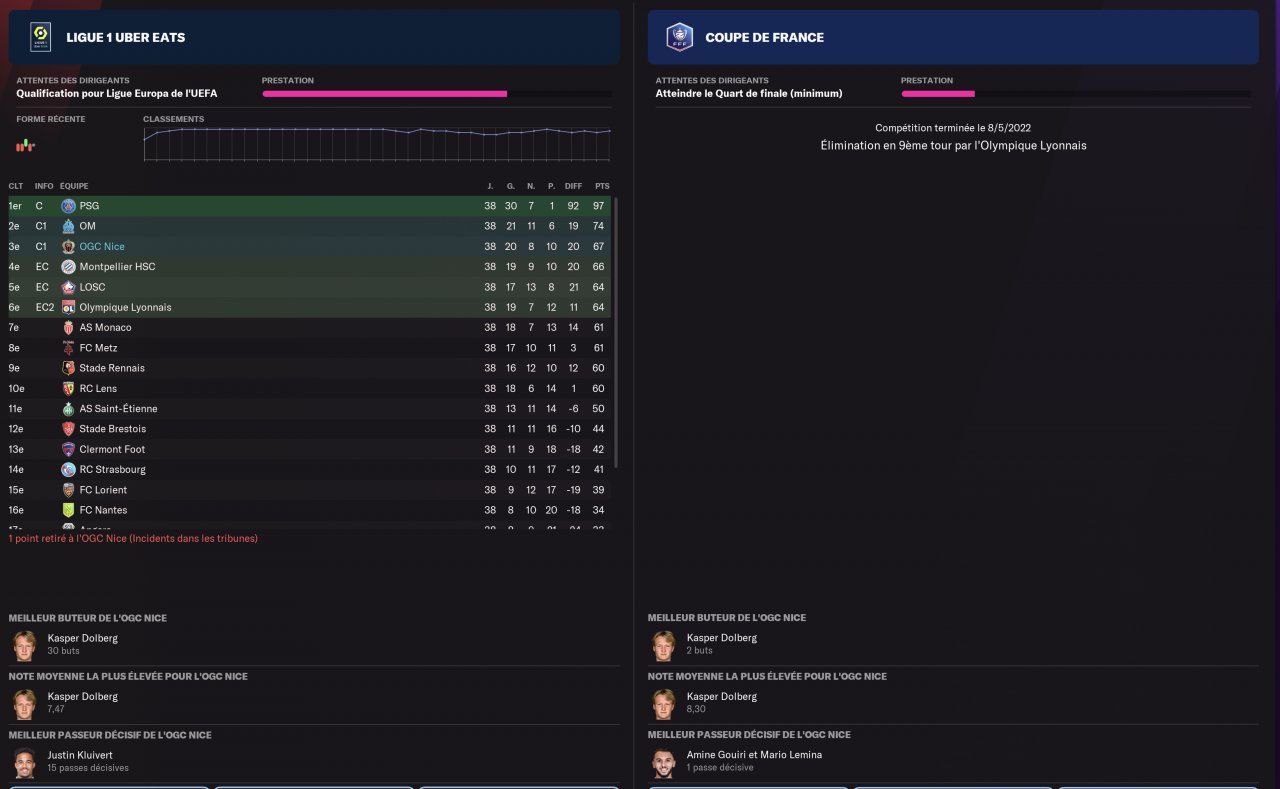Select Stade Rennais in the table
The image size is (1280, 789).
pyautogui.click(x=112, y=368)
